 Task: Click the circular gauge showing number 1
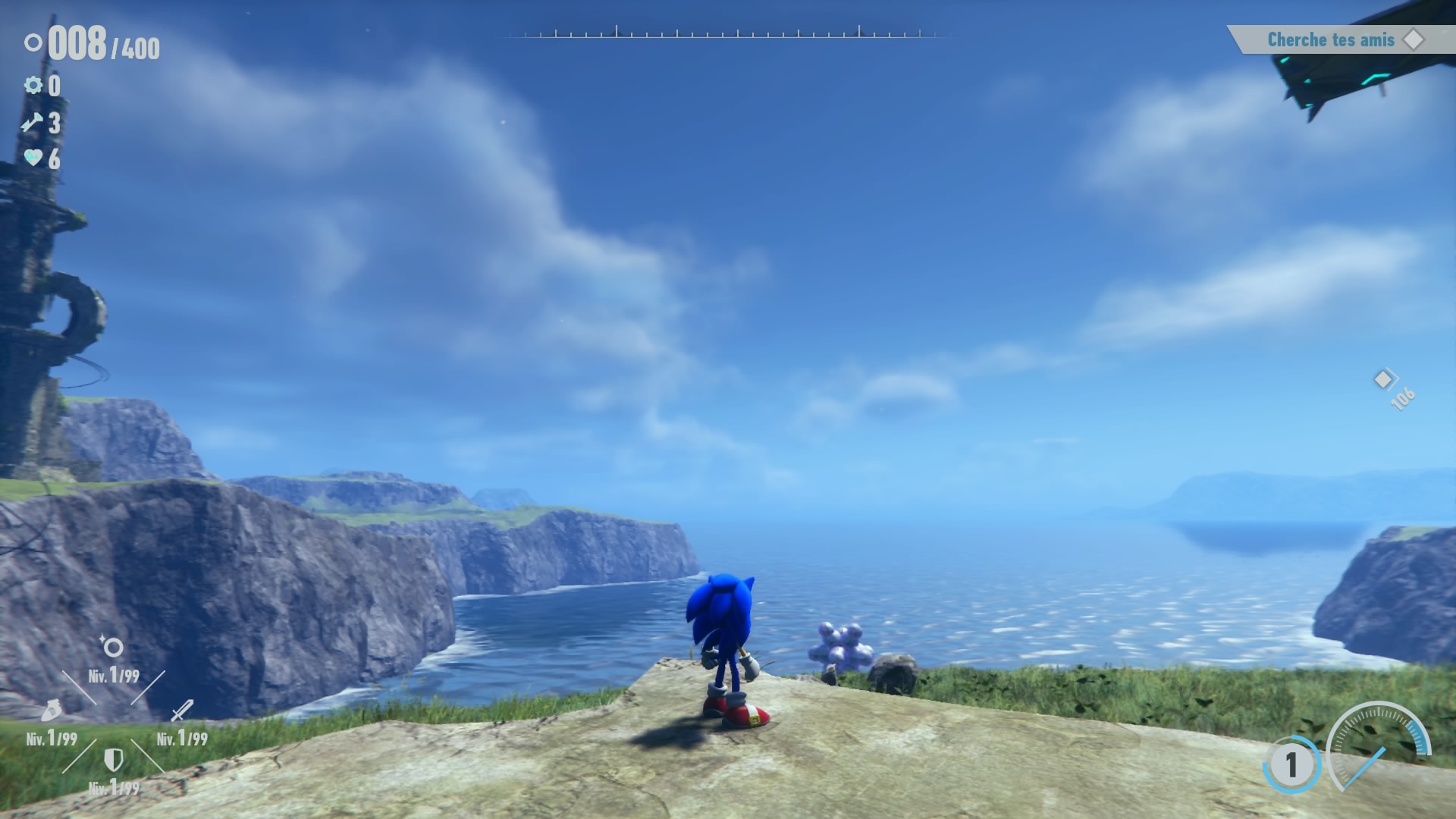click(x=1291, y=764)
